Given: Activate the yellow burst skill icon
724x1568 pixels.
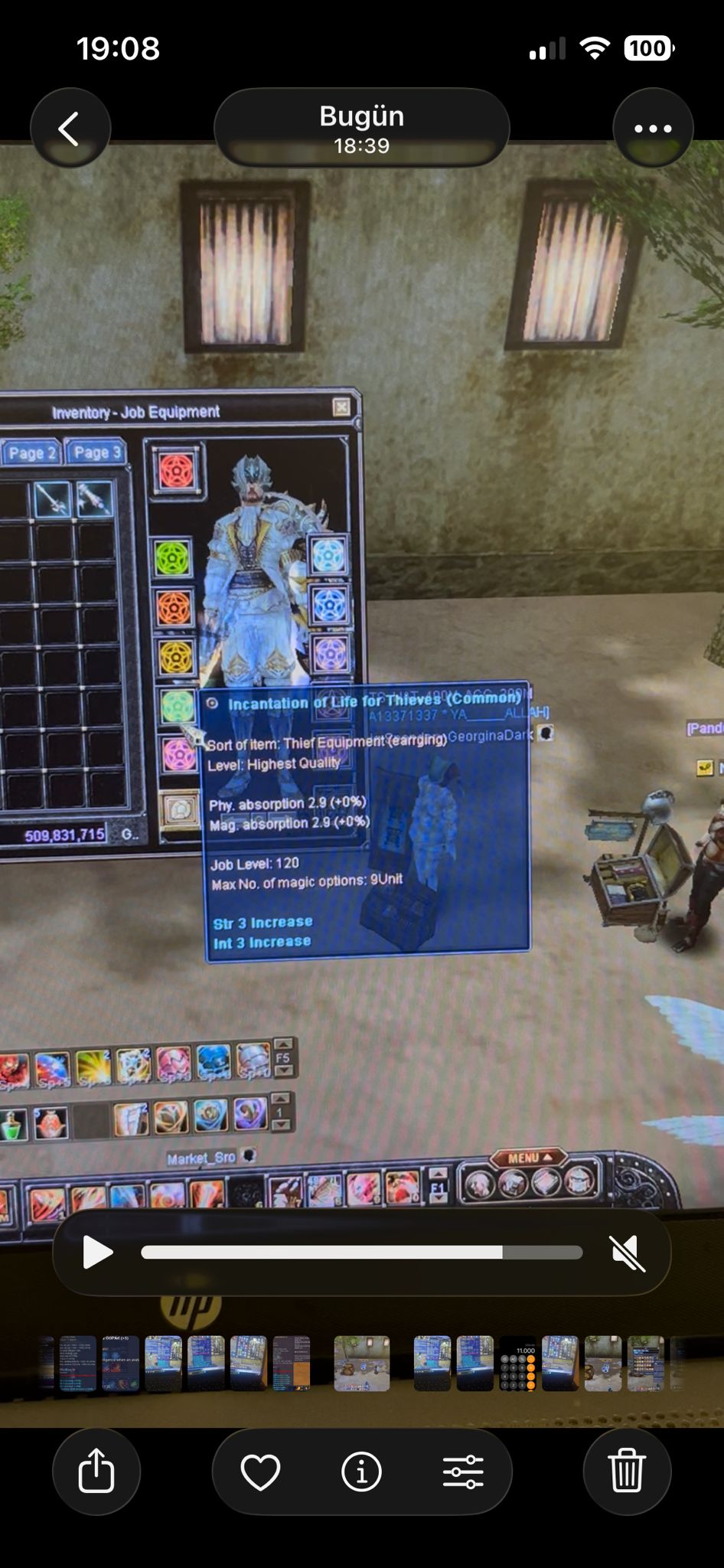Looking at the screenshot, I should click(93, 1067).
